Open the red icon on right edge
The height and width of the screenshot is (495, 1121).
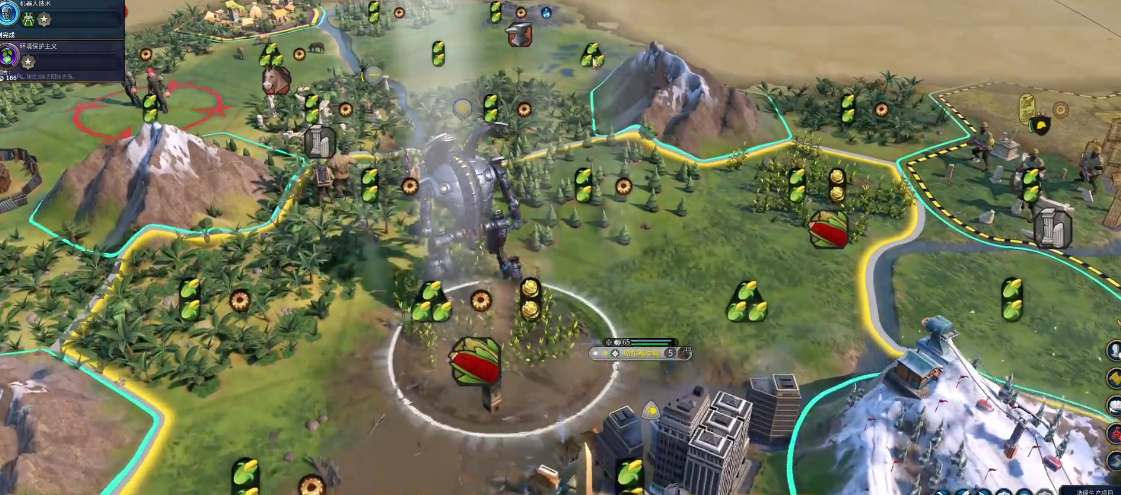(x=1114, y=433)
